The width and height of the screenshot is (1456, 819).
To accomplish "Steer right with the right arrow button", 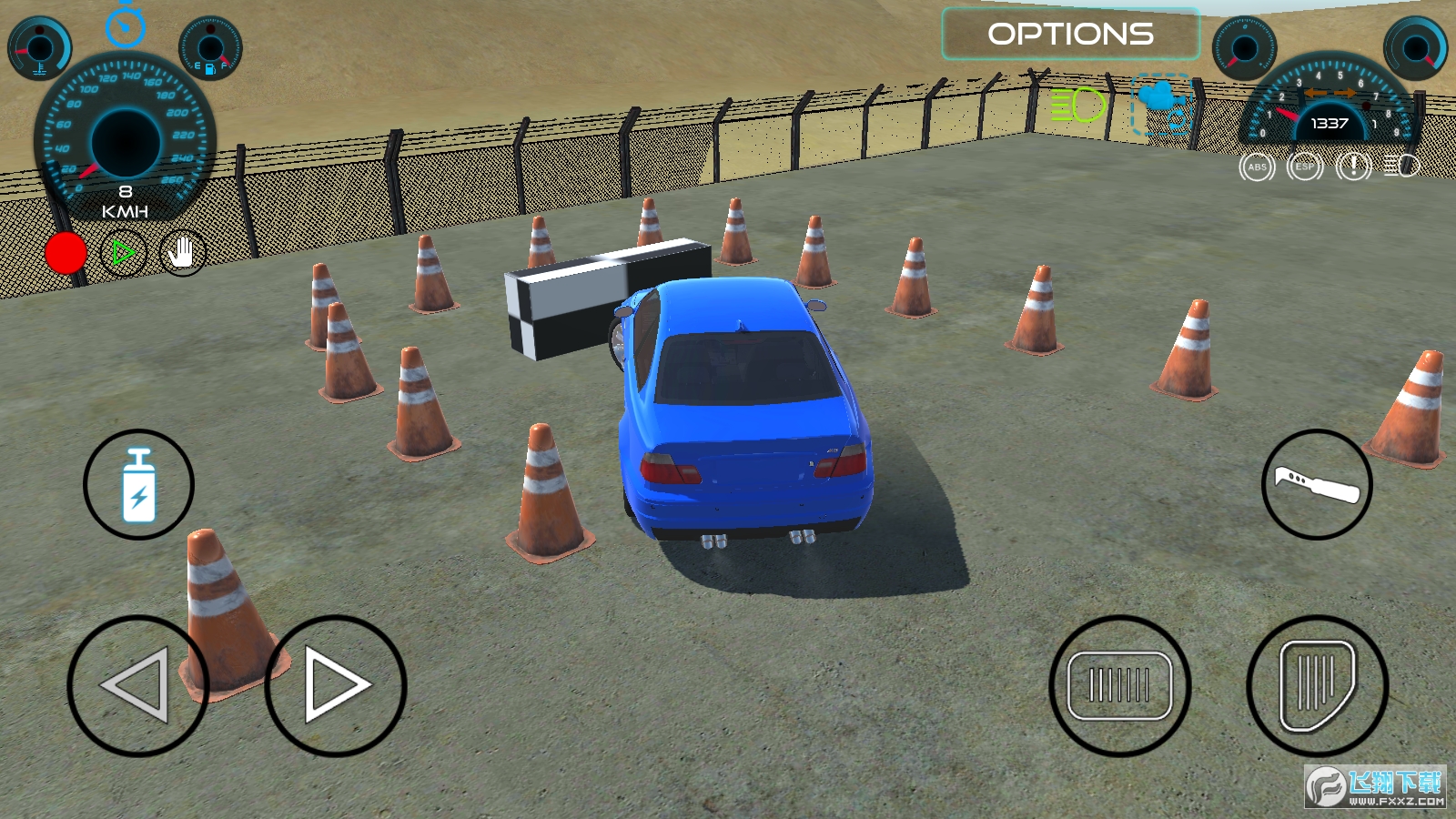I will 335,685.
